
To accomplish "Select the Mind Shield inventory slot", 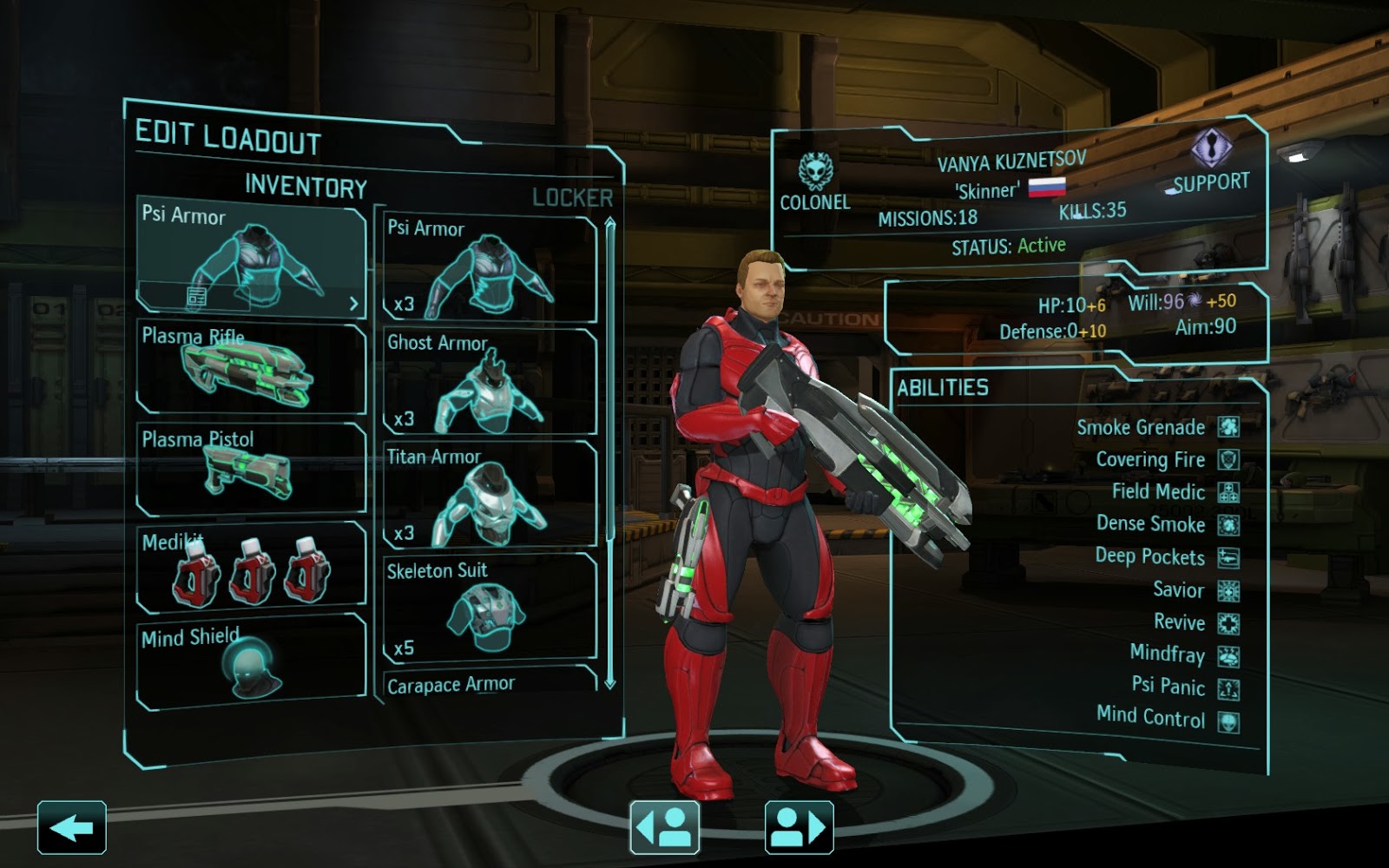I will coord(252,660).
